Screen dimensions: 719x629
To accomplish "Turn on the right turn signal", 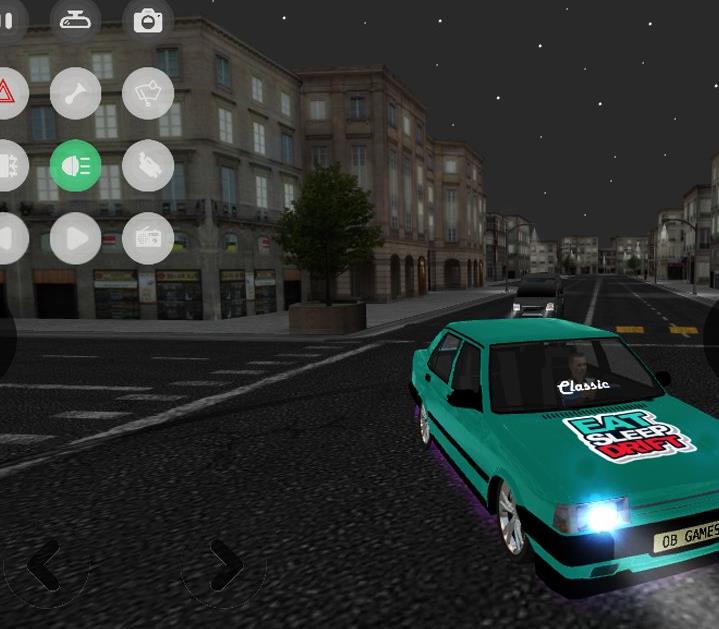I will [x=76, y=239].
